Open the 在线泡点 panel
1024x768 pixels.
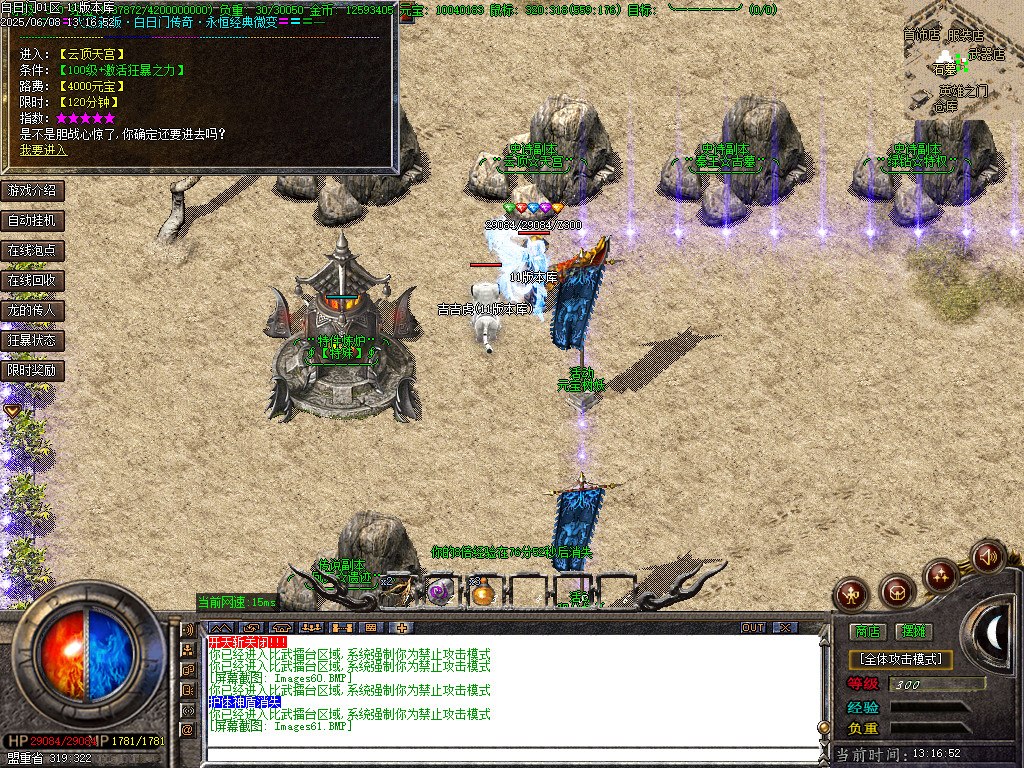pyautogui.click(x=32, y=250)
